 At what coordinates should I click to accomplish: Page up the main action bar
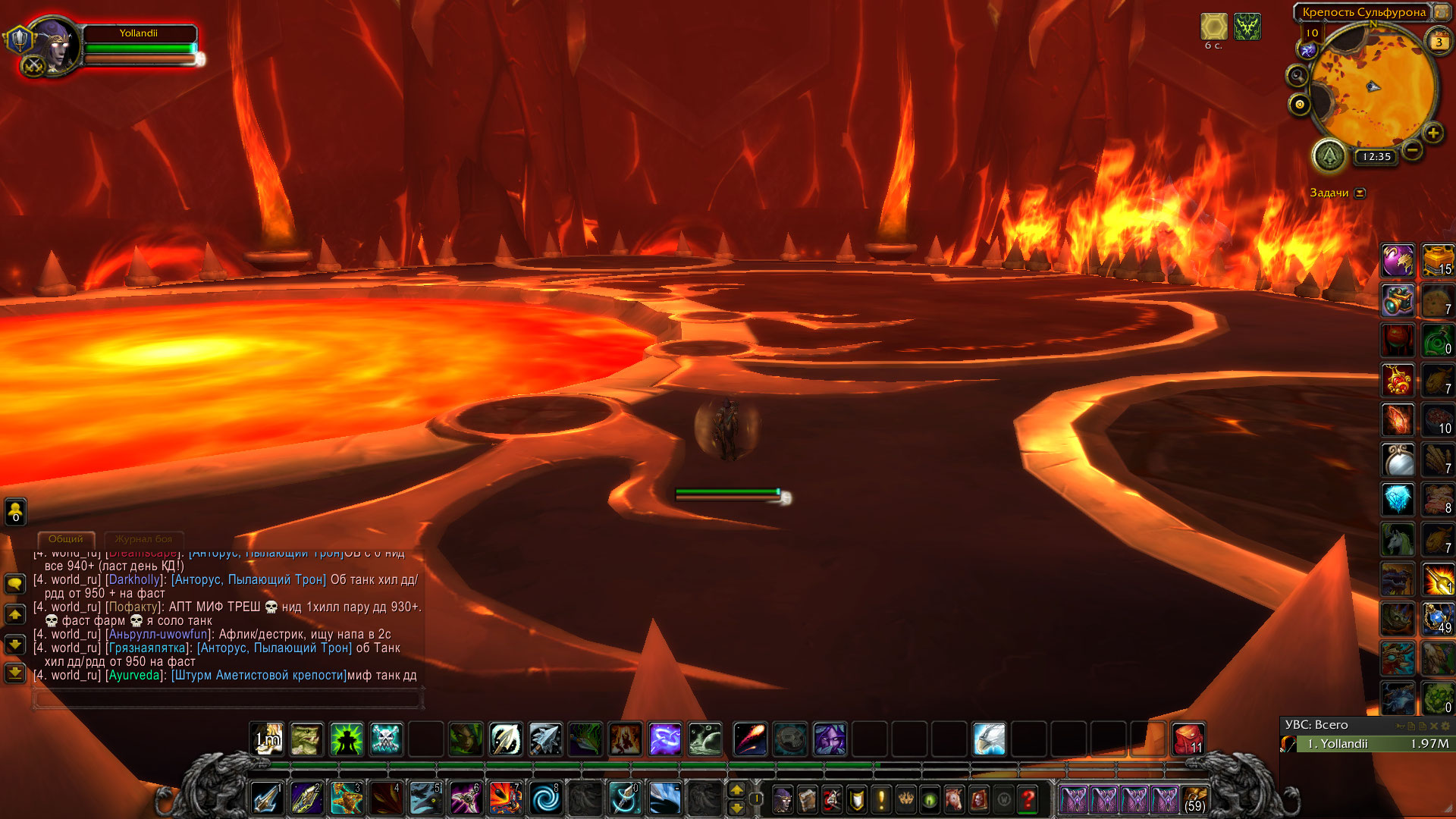(736, 790)
